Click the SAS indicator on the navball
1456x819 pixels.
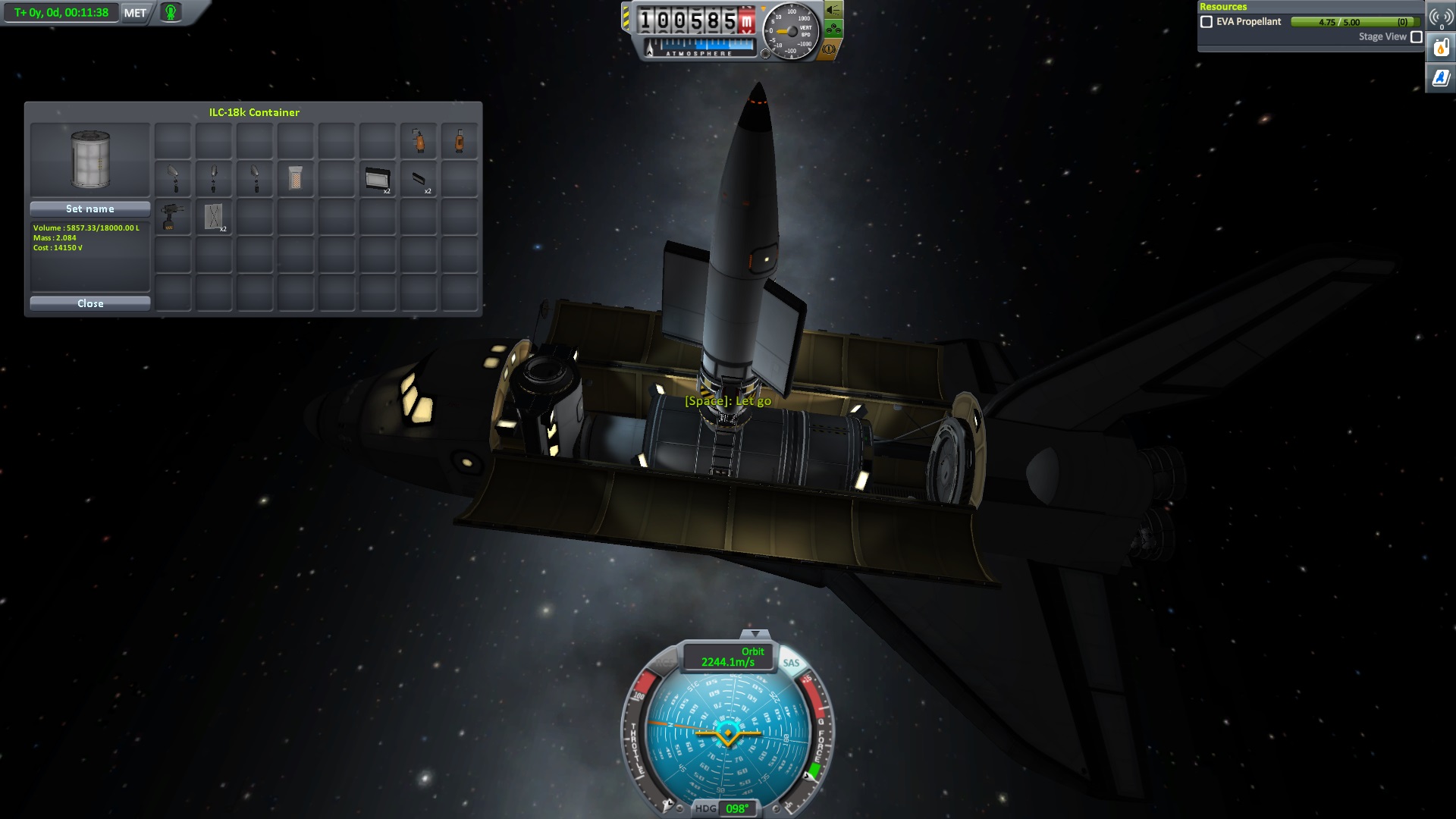[791, 663]
